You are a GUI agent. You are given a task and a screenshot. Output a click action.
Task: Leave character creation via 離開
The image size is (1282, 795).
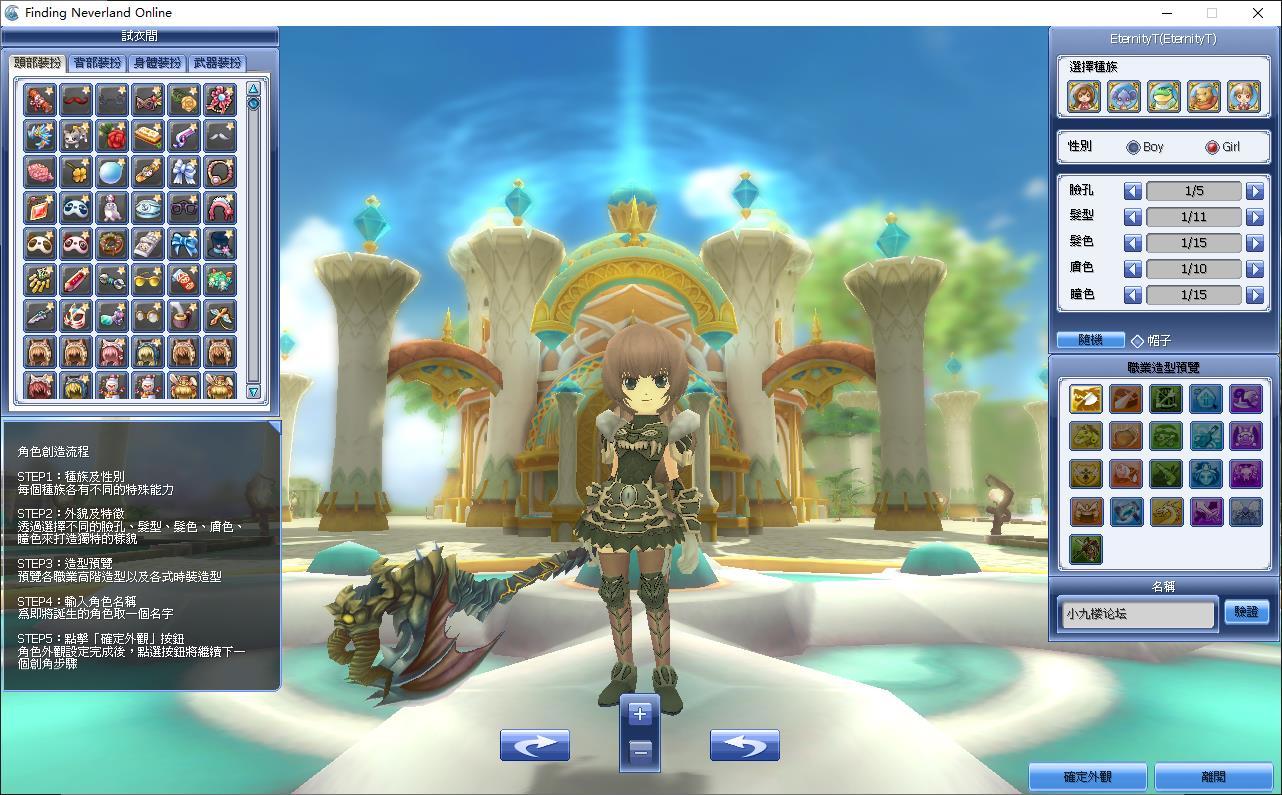click(x=1213, y=776)
